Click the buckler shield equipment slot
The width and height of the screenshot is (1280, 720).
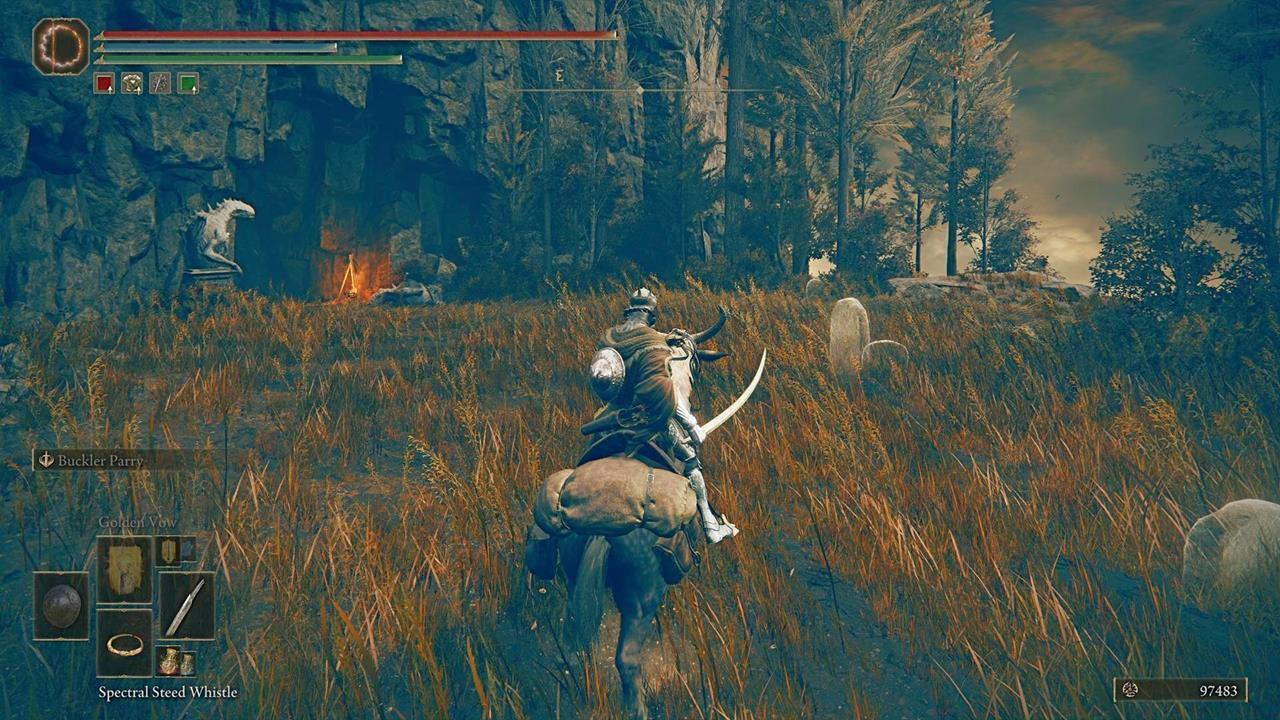(62, 603)
